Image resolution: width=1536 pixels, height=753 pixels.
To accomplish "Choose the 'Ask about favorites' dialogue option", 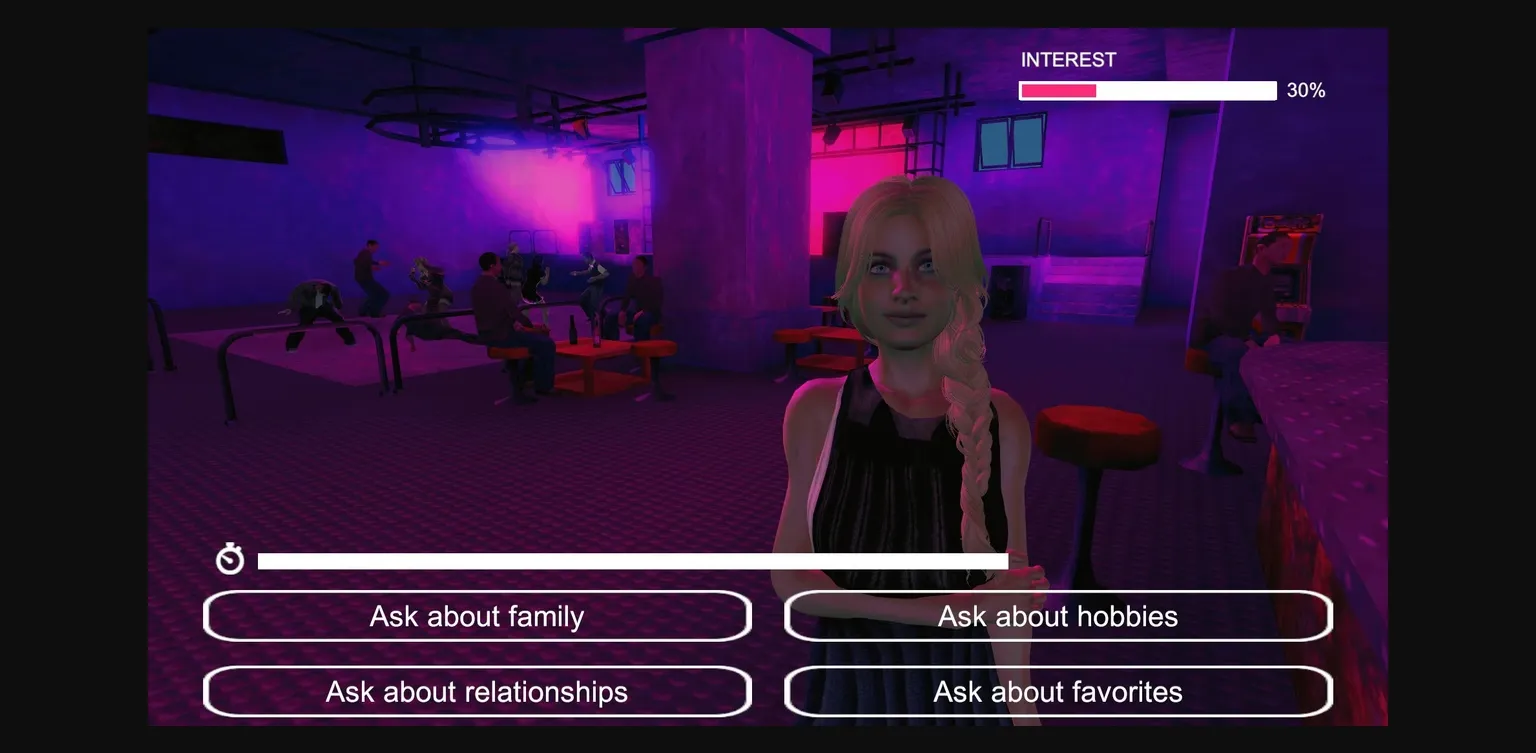I will tap(1057, 691).
